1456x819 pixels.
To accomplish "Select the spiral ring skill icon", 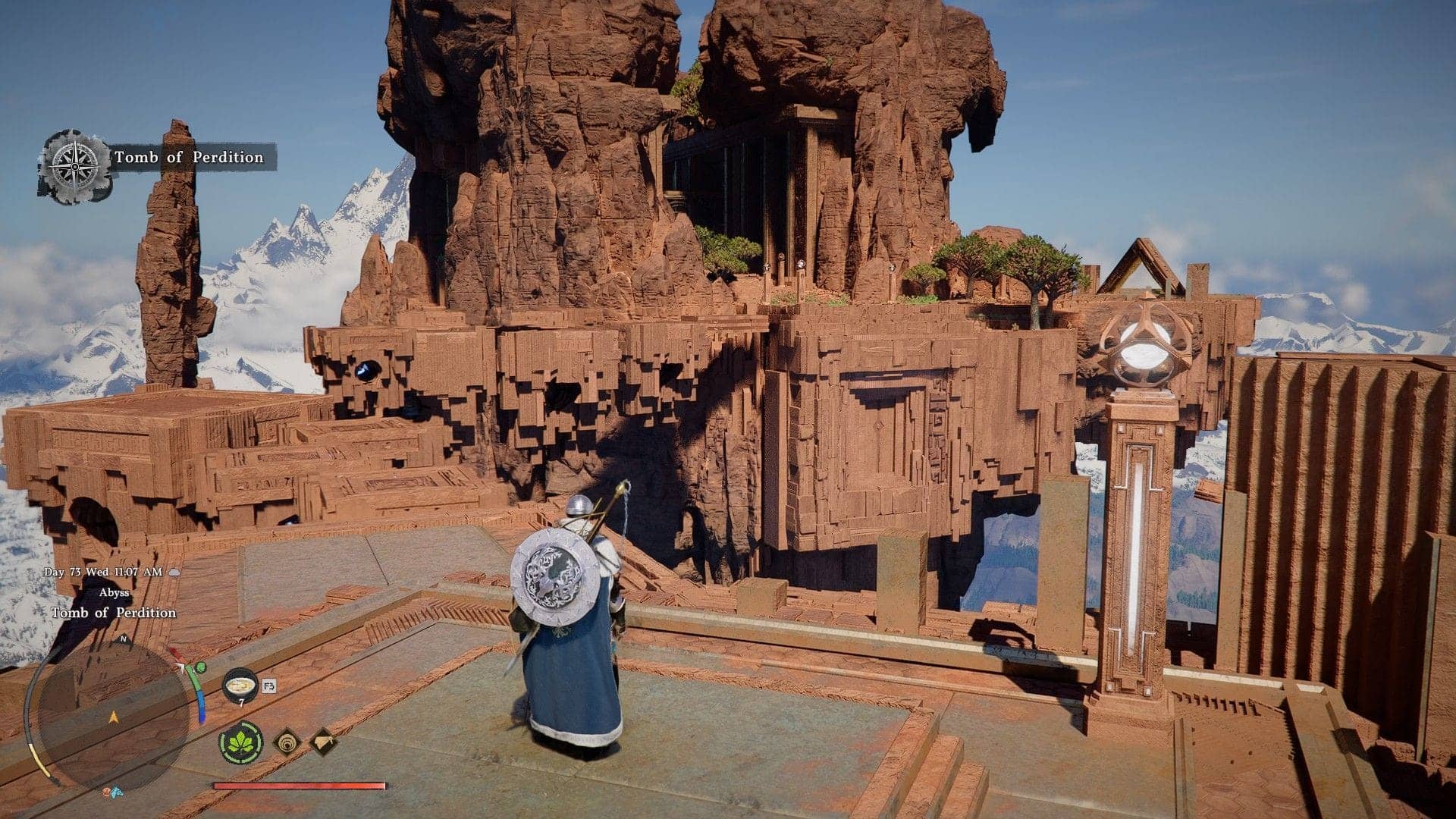I will [287, 742].
